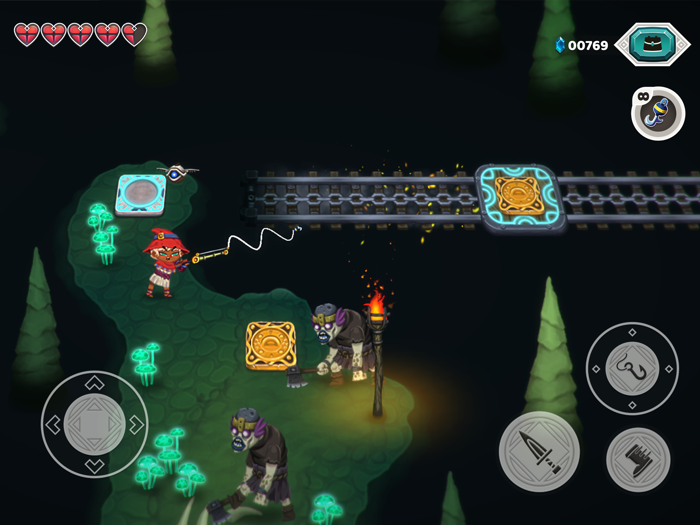700x525 pixels.
Task: Tap the sword attack button
Action: [x=539, y=451]
